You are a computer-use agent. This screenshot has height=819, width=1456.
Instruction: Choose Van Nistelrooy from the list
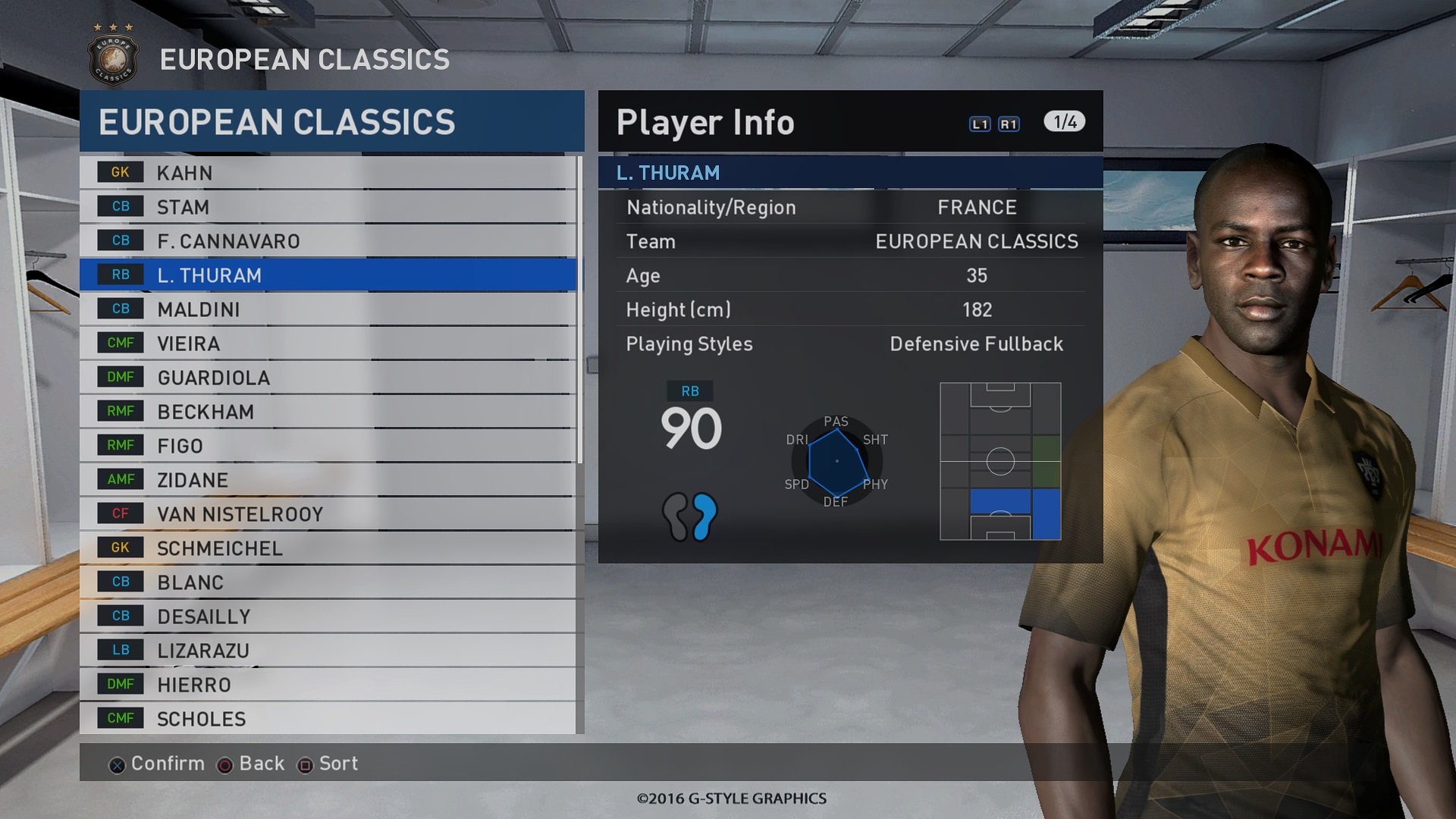point(328,514)
